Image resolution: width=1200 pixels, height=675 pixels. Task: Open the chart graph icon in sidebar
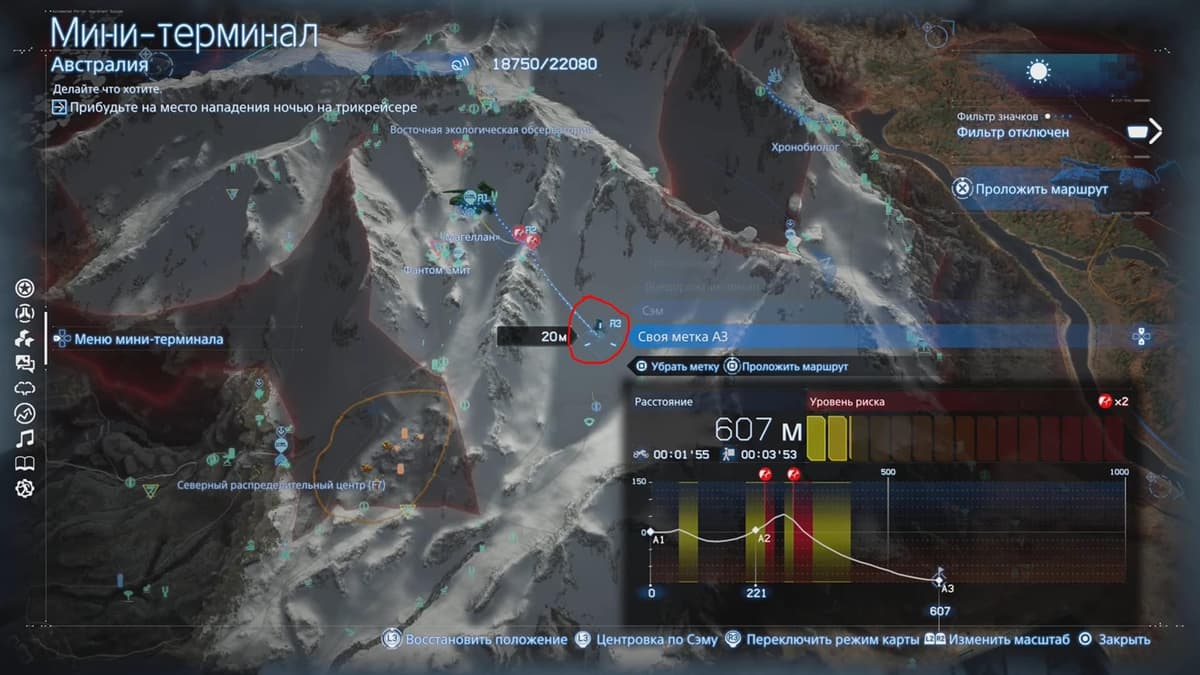click(25, 413)
